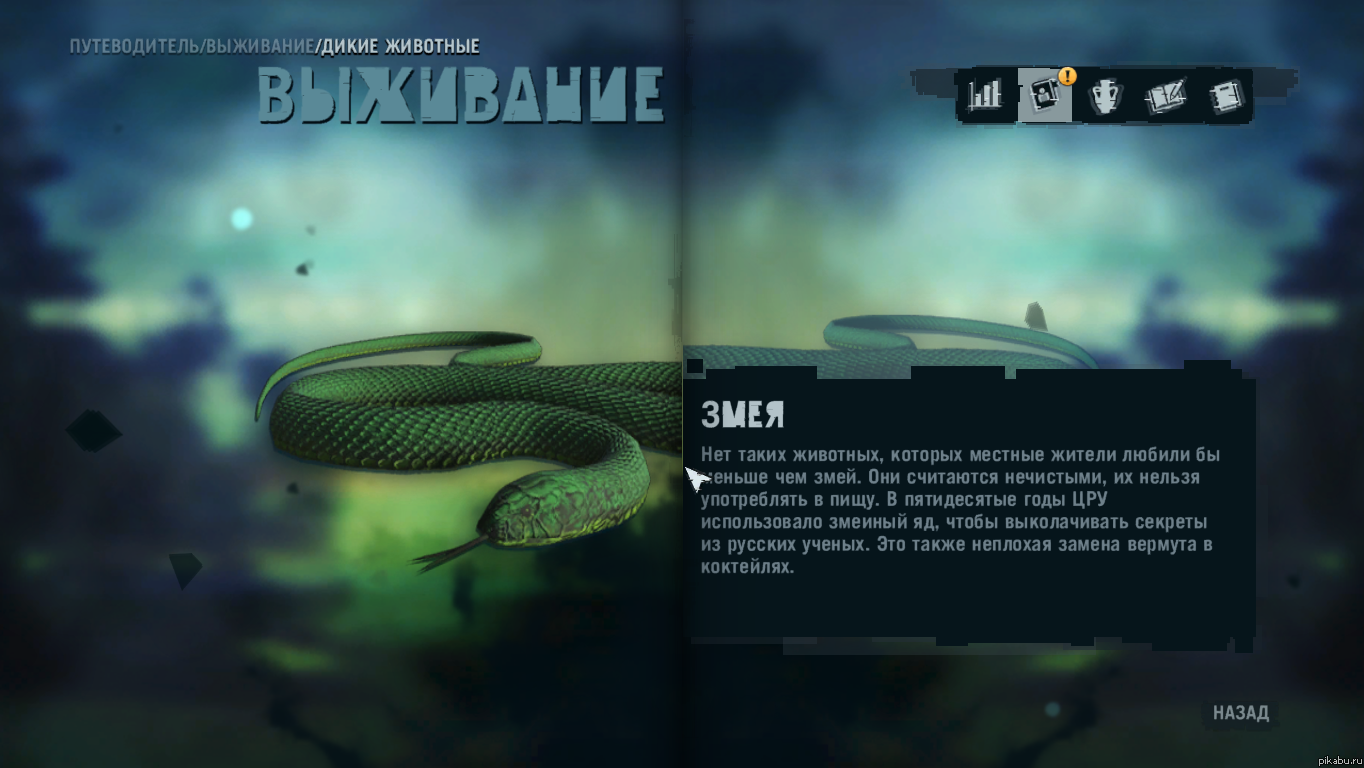Open the trophies vase icon
1364x768 pixels.
1104,95
